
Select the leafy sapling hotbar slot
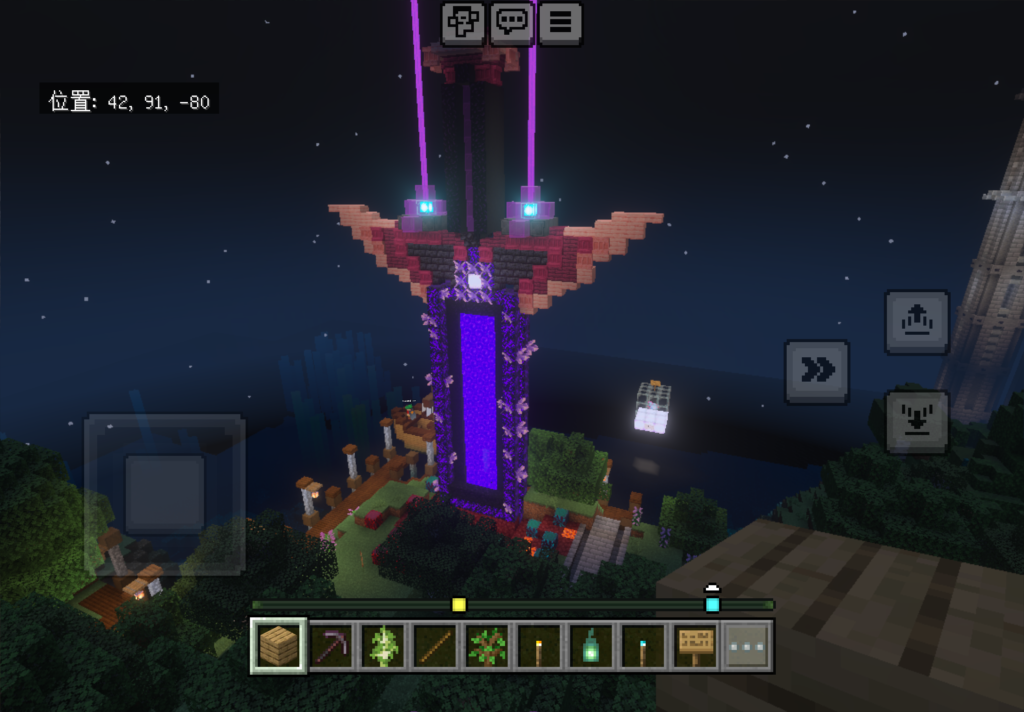[487, 646]
